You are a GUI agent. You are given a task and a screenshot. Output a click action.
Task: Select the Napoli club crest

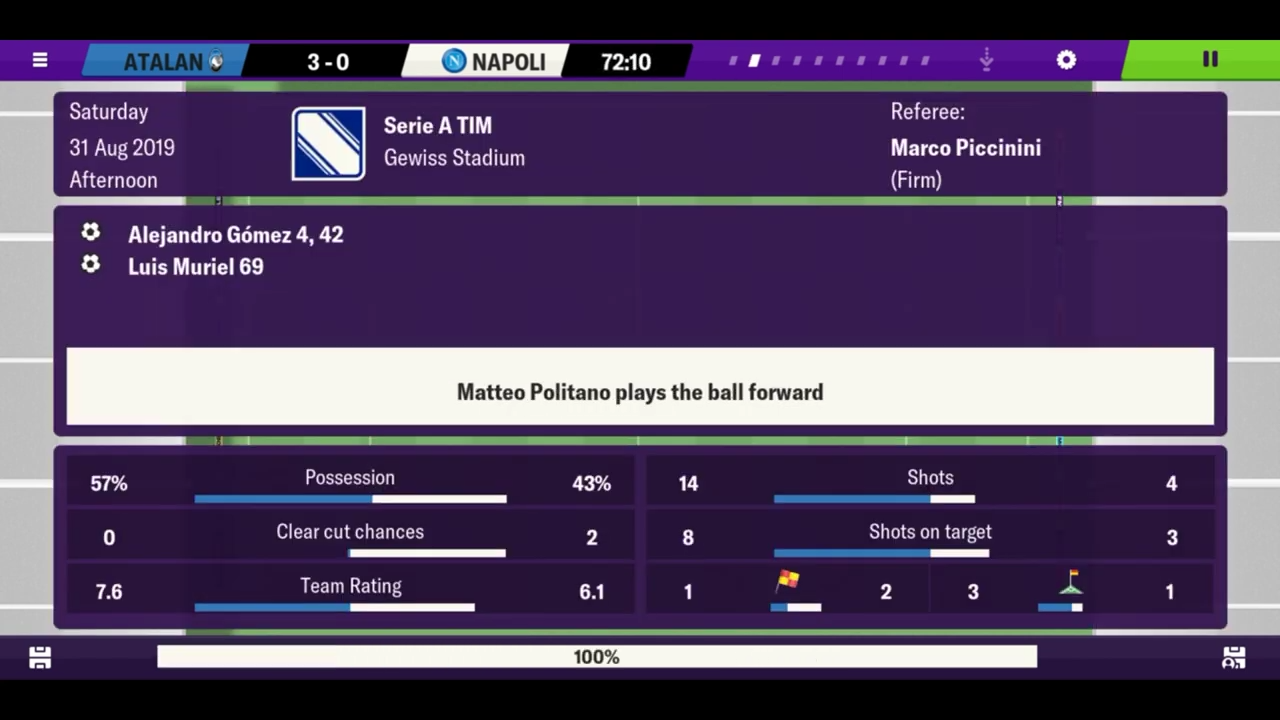pos(453,61)
